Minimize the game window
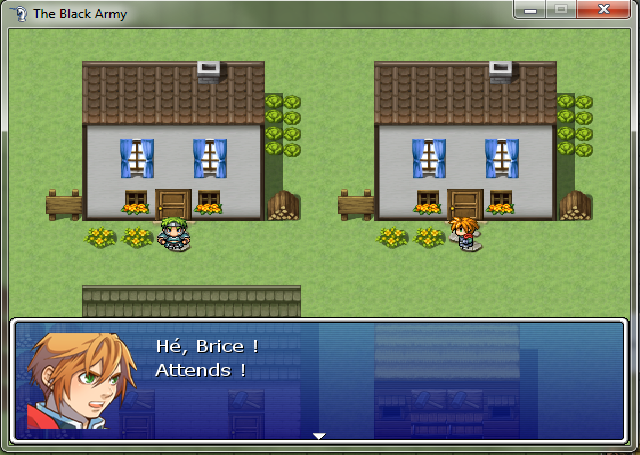Image resolution: width=640 pixels, height=455 pixels. pyautogui.click(x=531, y=9)
